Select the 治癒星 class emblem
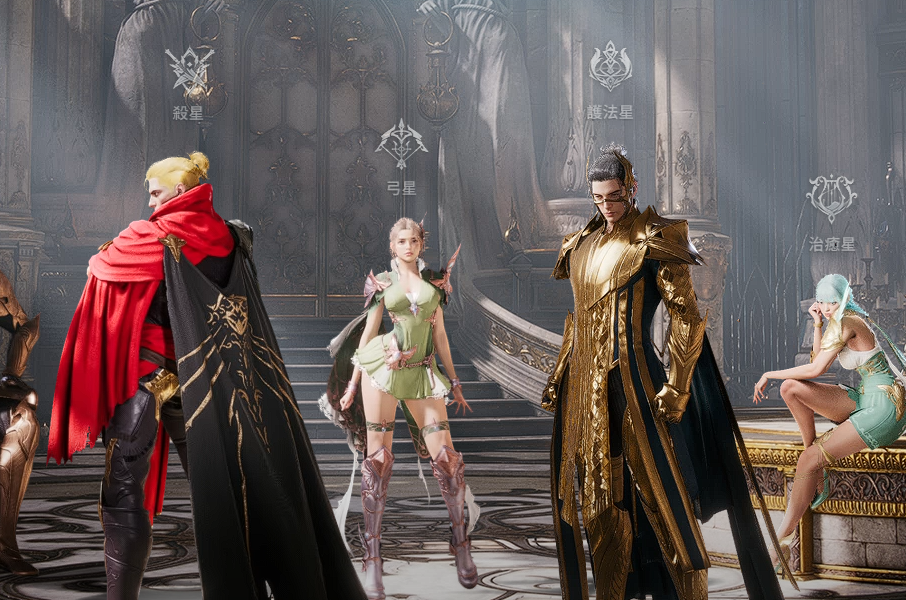 831,199
